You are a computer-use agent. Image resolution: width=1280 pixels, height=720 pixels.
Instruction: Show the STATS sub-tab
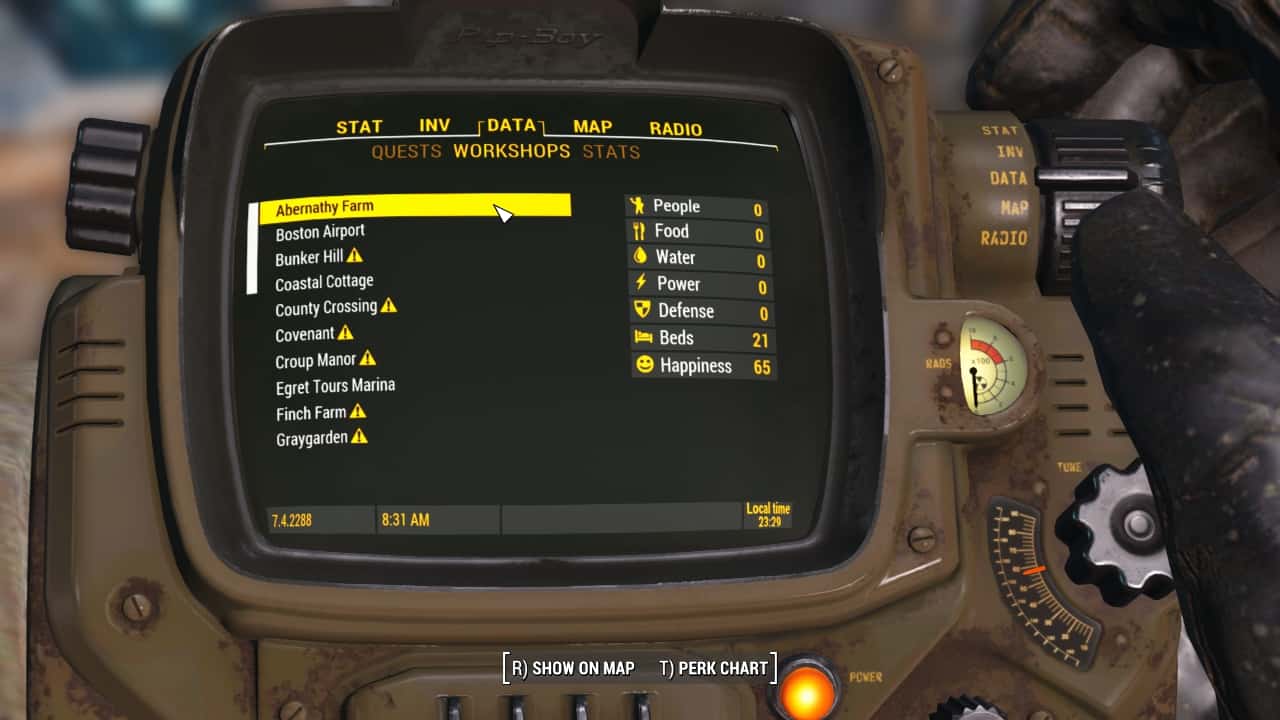tap(611, 152)
